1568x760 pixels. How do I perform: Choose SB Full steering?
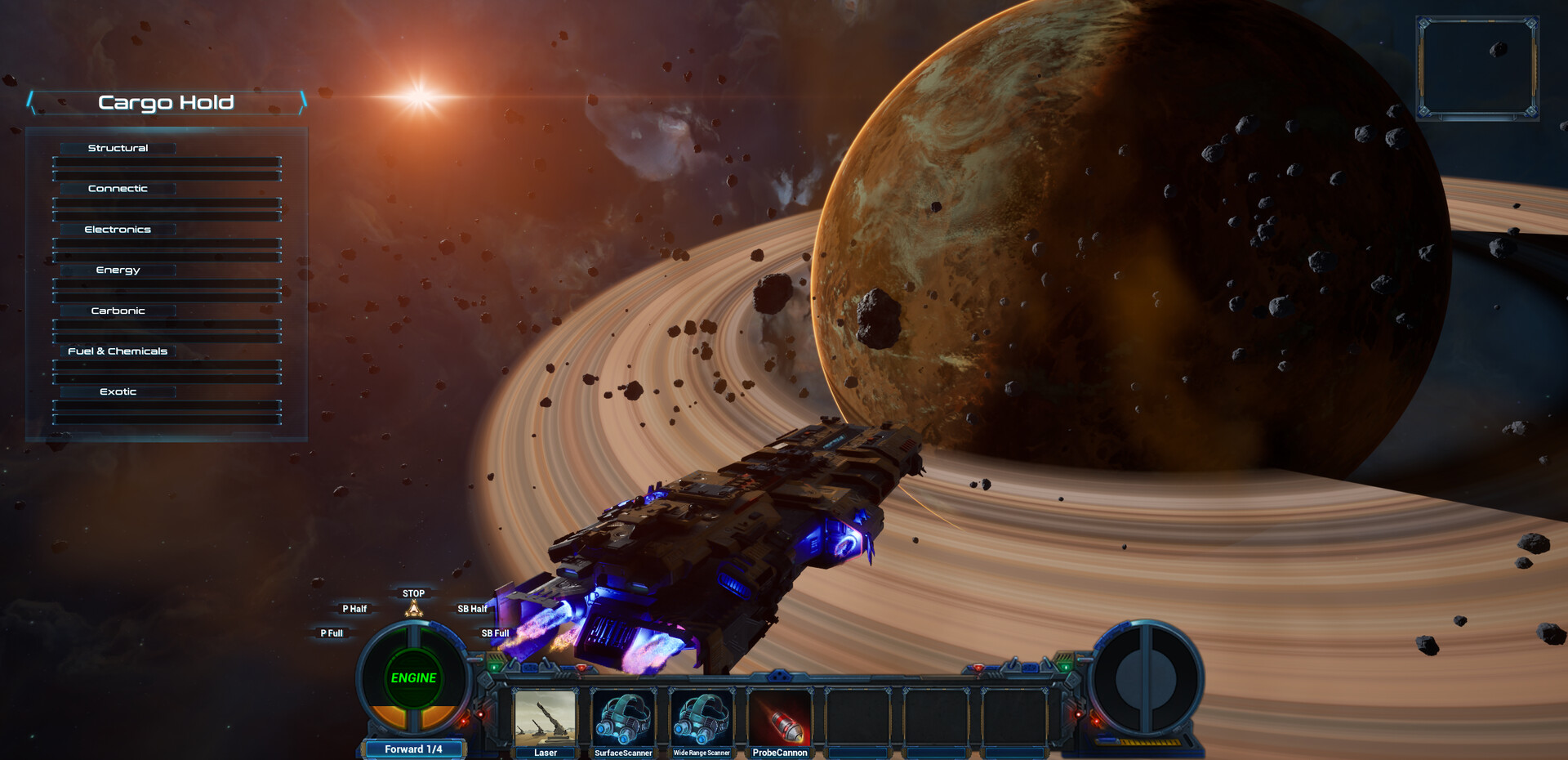(495, 633)
